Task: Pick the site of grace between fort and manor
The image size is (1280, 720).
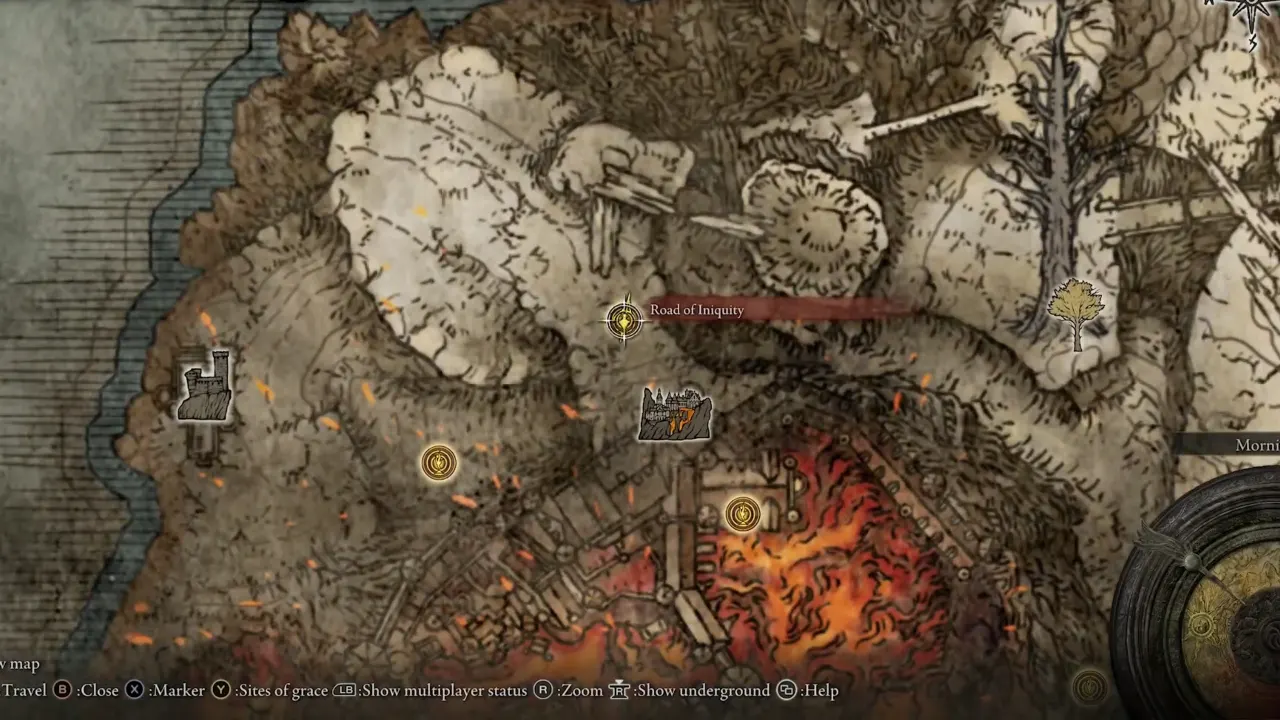Action: coord(438,462)
